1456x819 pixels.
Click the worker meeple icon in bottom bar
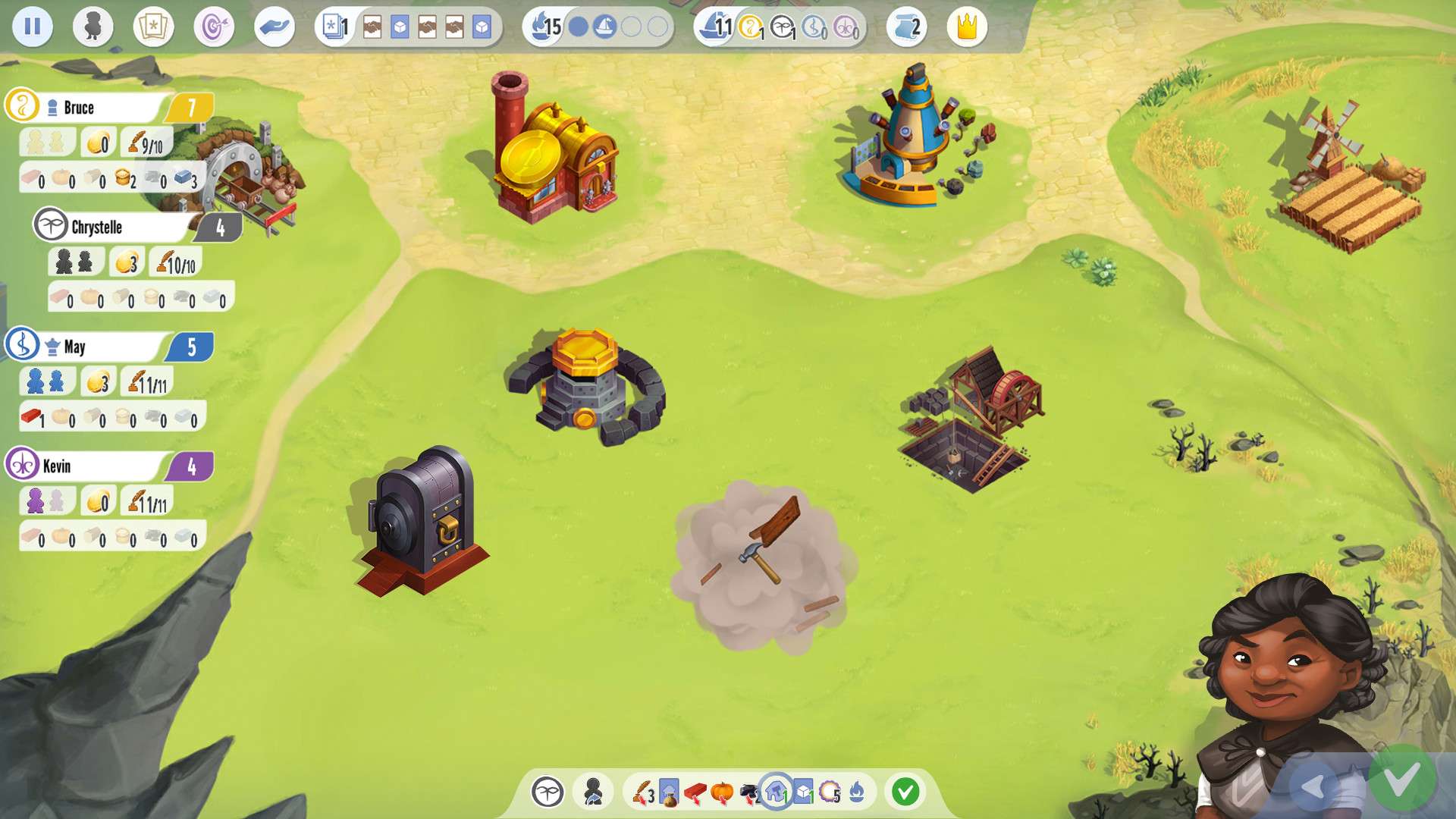(x=593, y=792)
